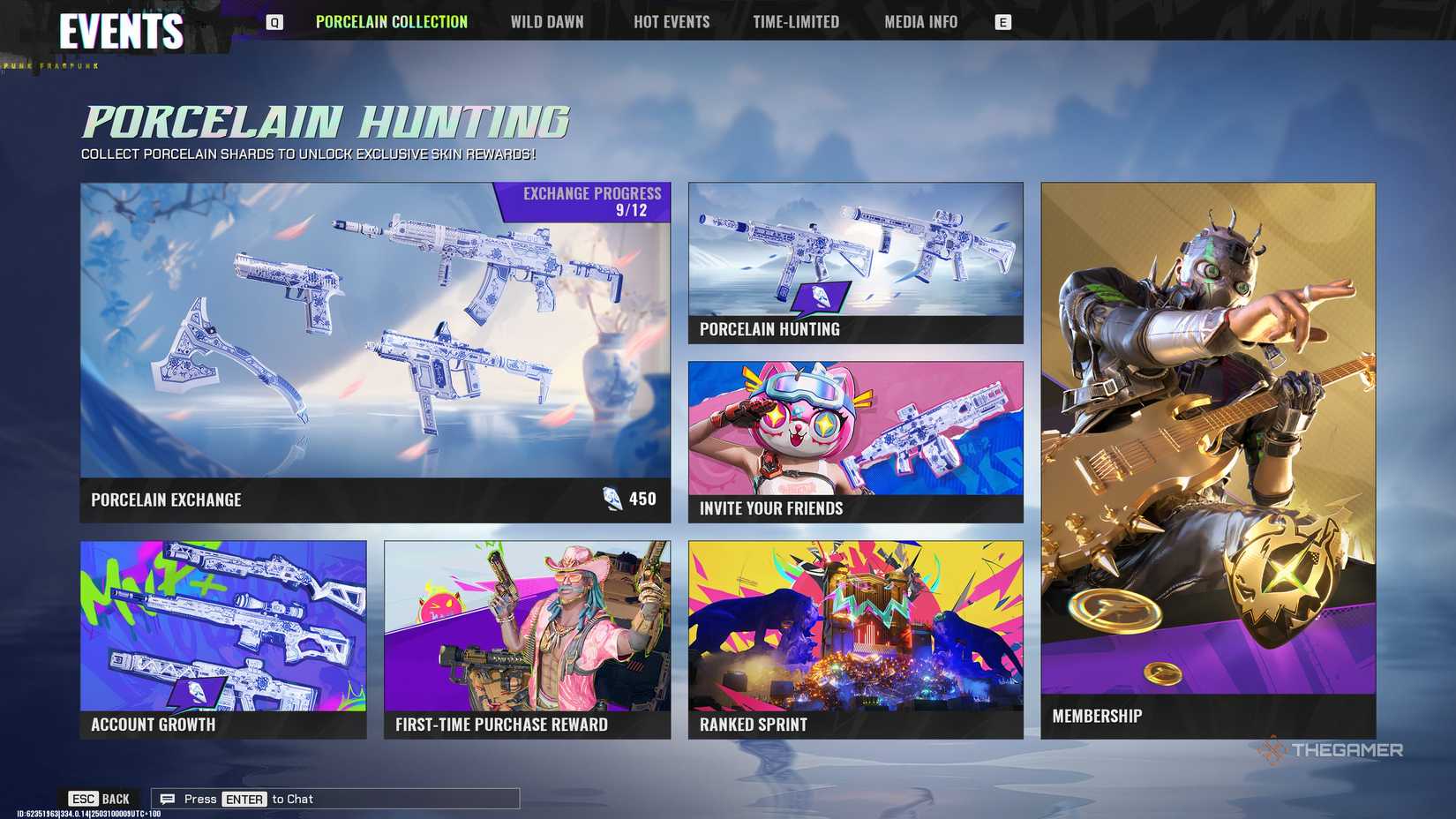Open the Time-Limited tab
The width and height of the screenshot is (1456, 819).
pyautogui.click(x=795, y=22)
